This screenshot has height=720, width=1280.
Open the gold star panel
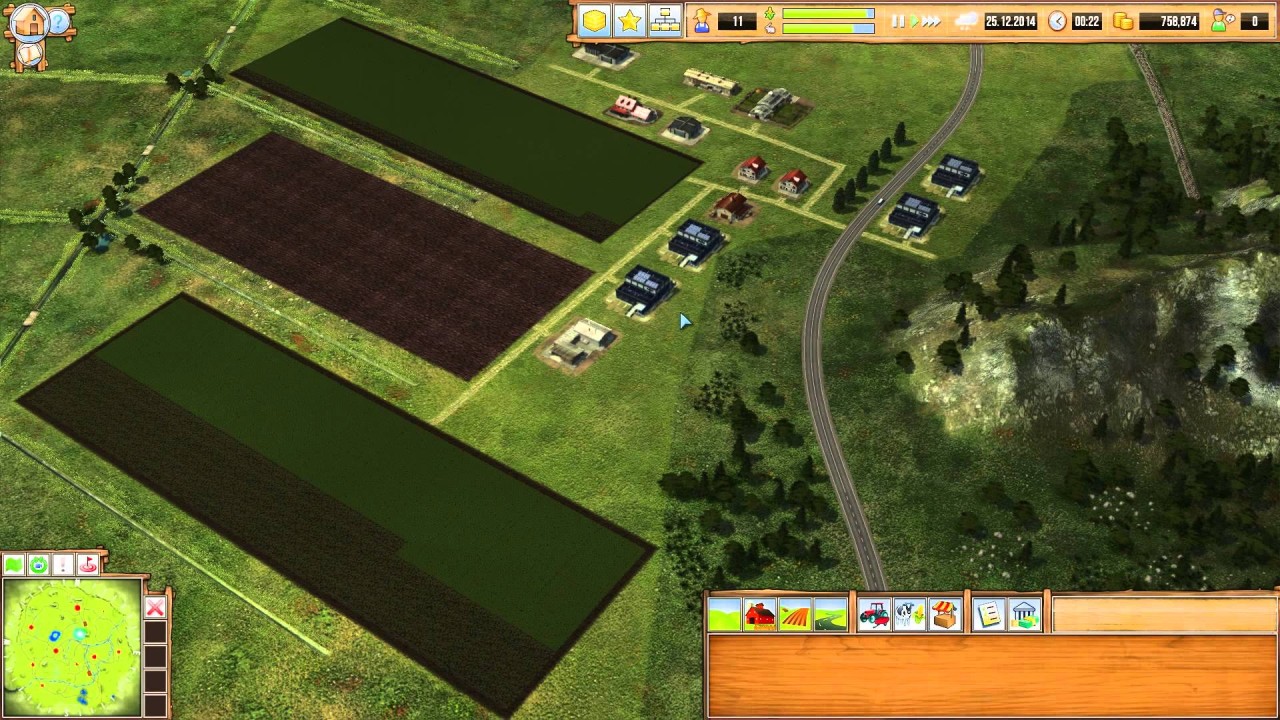(x=629, y=21)
